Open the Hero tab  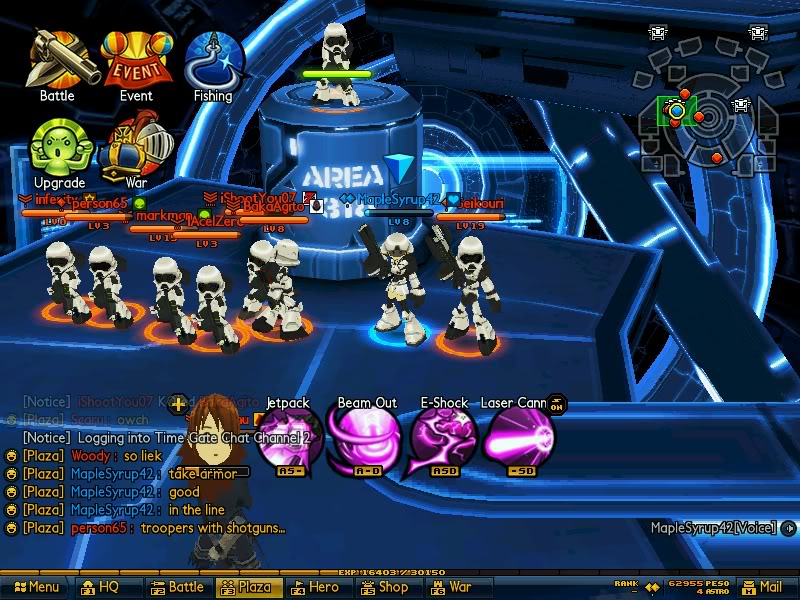click(316, 588)
